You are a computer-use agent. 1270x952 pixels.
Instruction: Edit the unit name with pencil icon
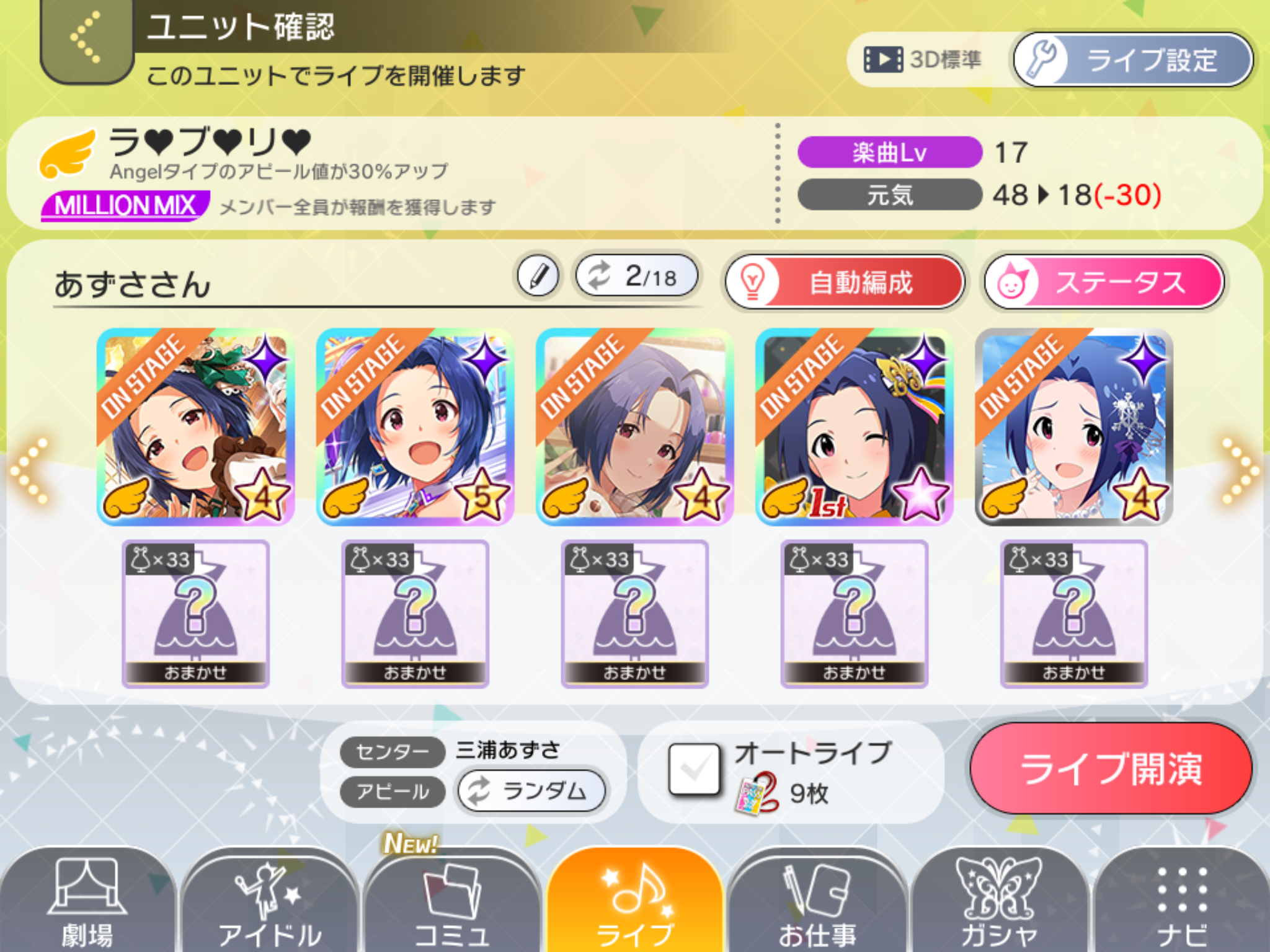(x=538, y=276)
